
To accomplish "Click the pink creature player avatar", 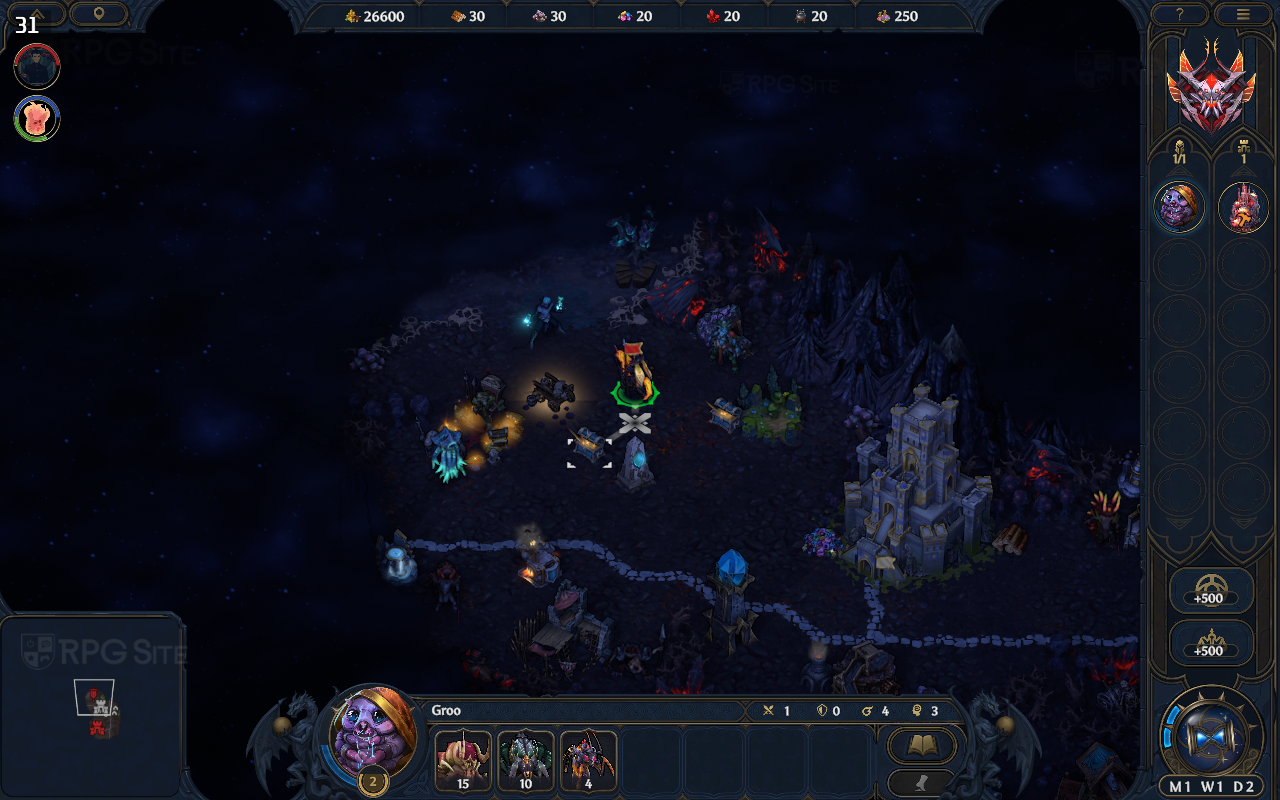I will click(x=37, y=118).
